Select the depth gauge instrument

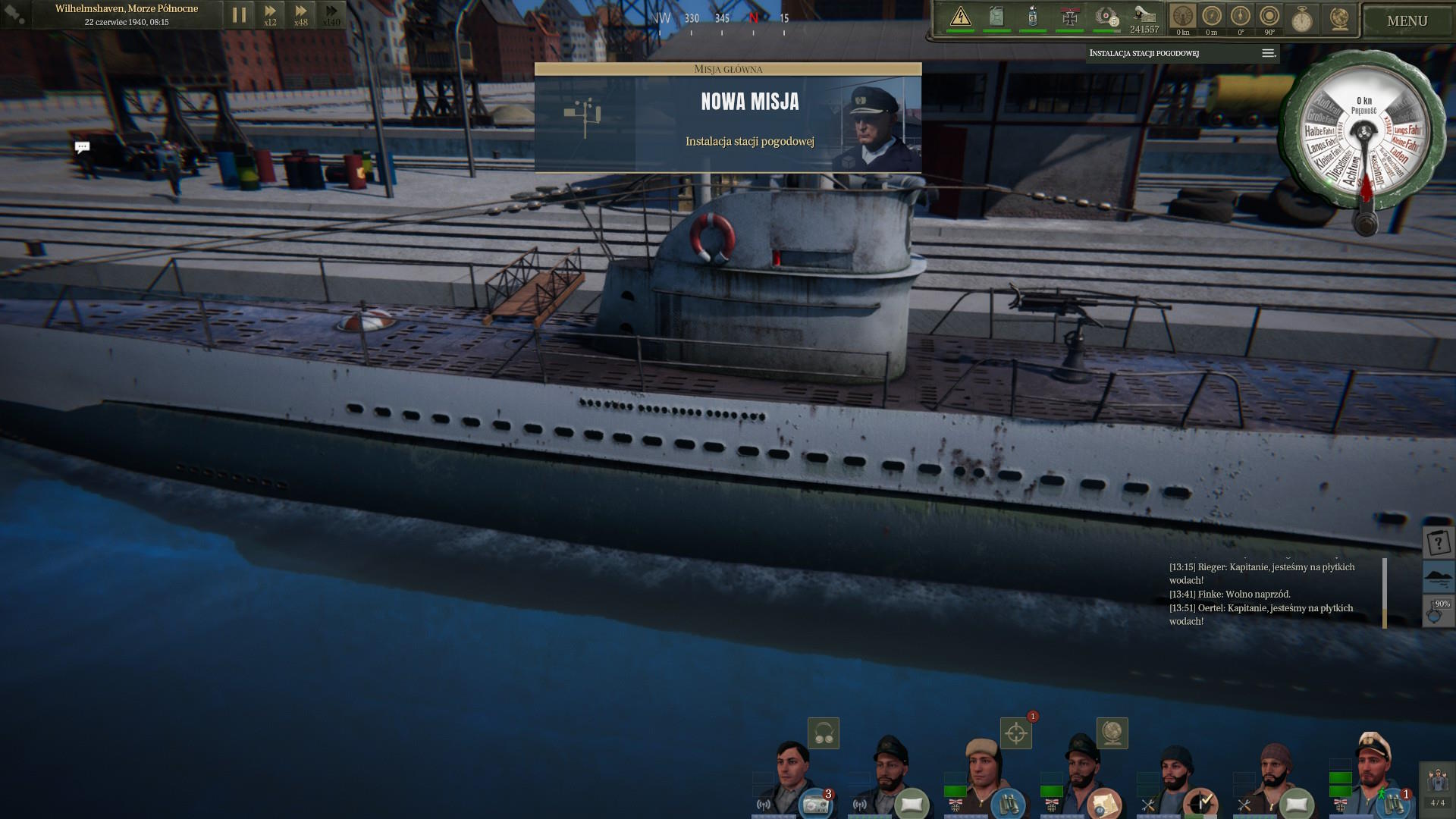(1211, 17)
